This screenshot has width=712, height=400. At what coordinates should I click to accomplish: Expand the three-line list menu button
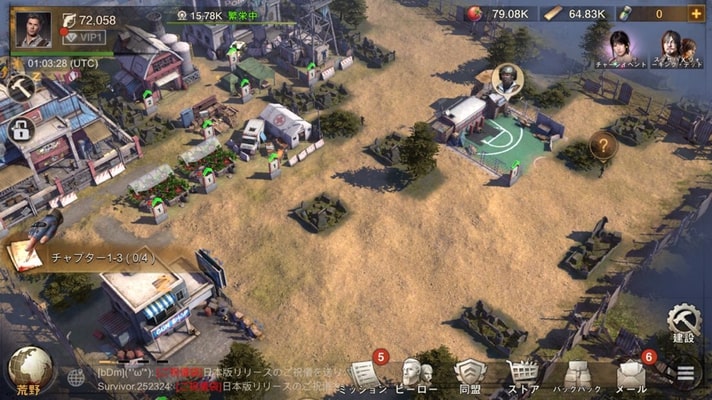coord(685,374)
